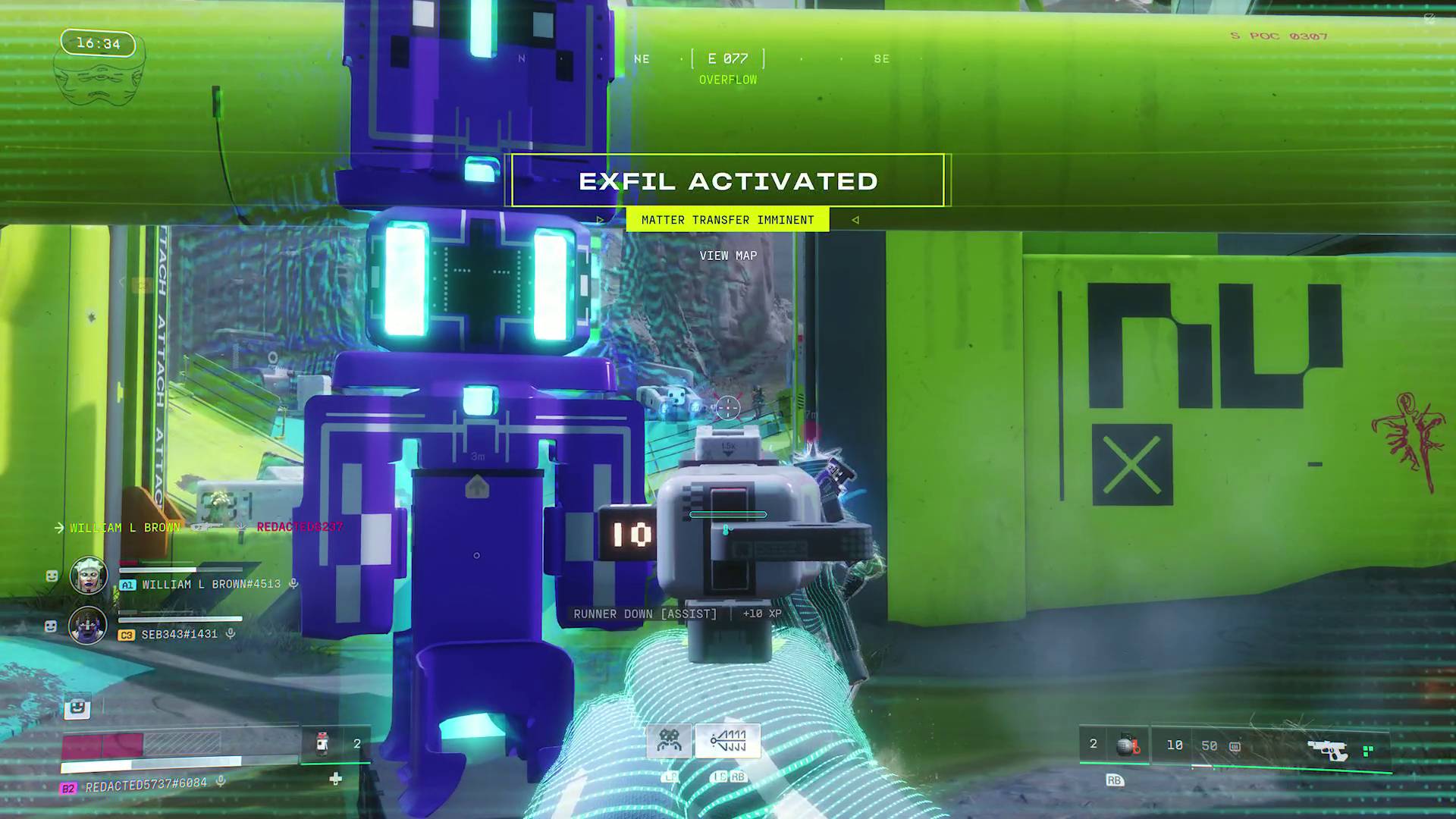Mute WILLIAM L BROWN#4513 via his microphone icon

coord(293,584)
